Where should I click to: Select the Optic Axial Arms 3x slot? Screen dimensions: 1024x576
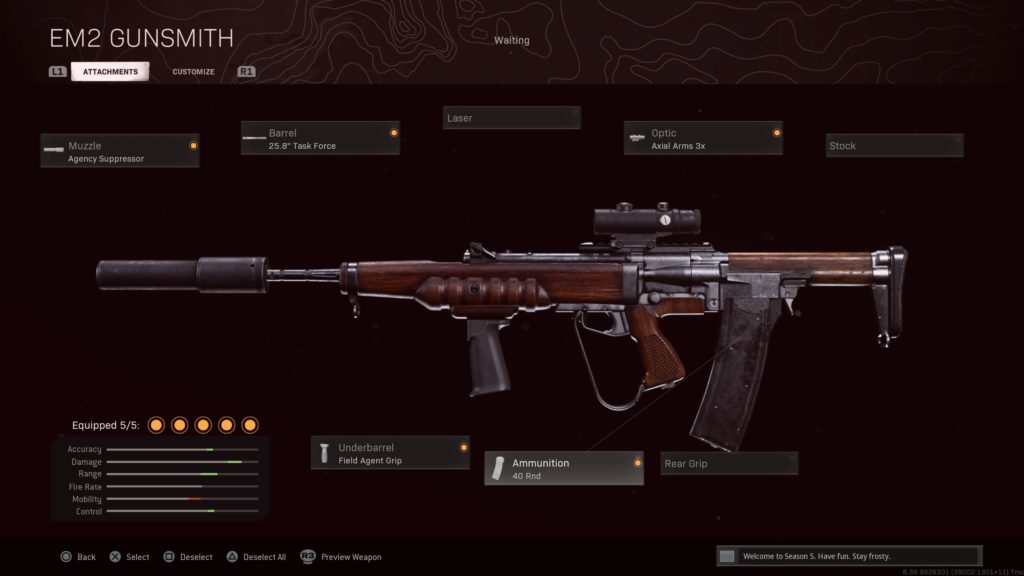[x=703, y=138]
